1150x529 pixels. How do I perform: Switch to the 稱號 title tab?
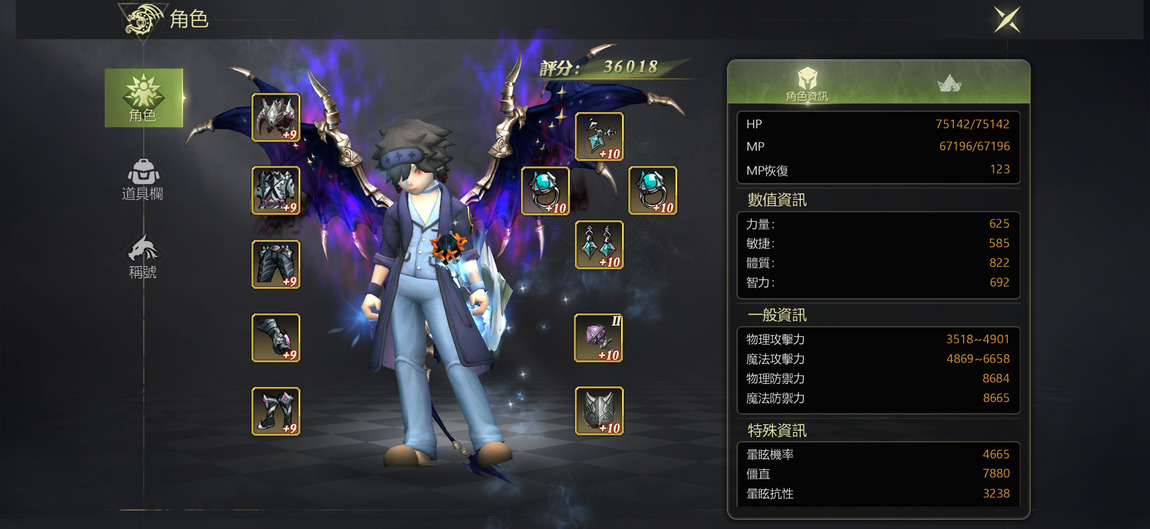point(143,256)
